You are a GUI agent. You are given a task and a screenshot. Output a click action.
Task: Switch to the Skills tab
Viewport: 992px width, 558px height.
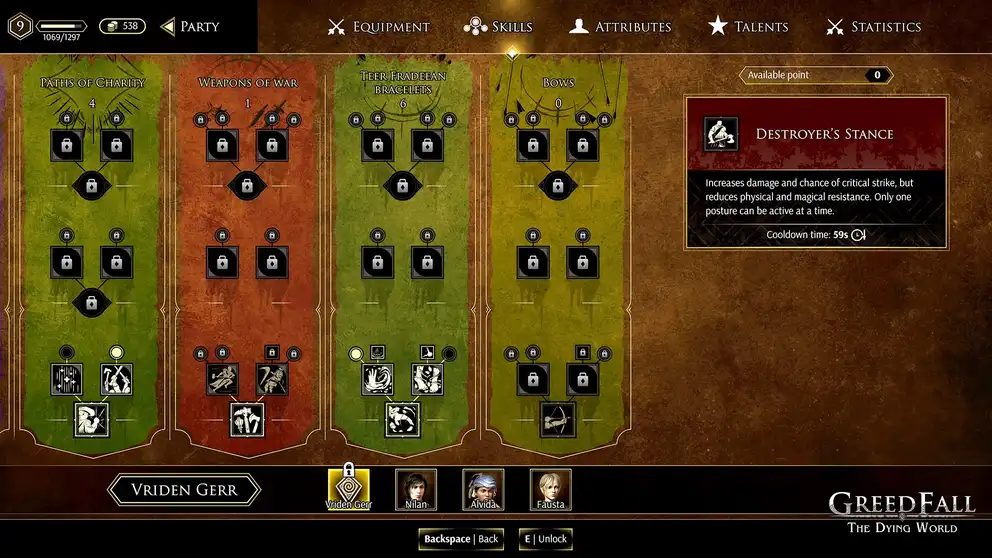click(x=498, y=27)
